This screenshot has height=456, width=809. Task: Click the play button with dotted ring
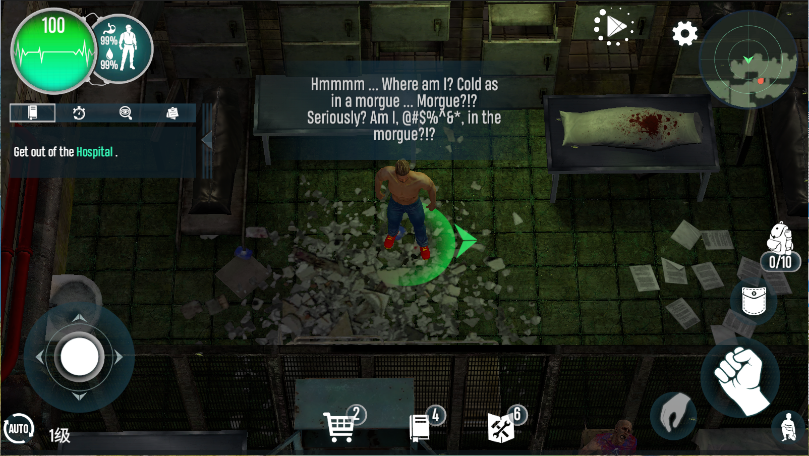pos(612,27)
